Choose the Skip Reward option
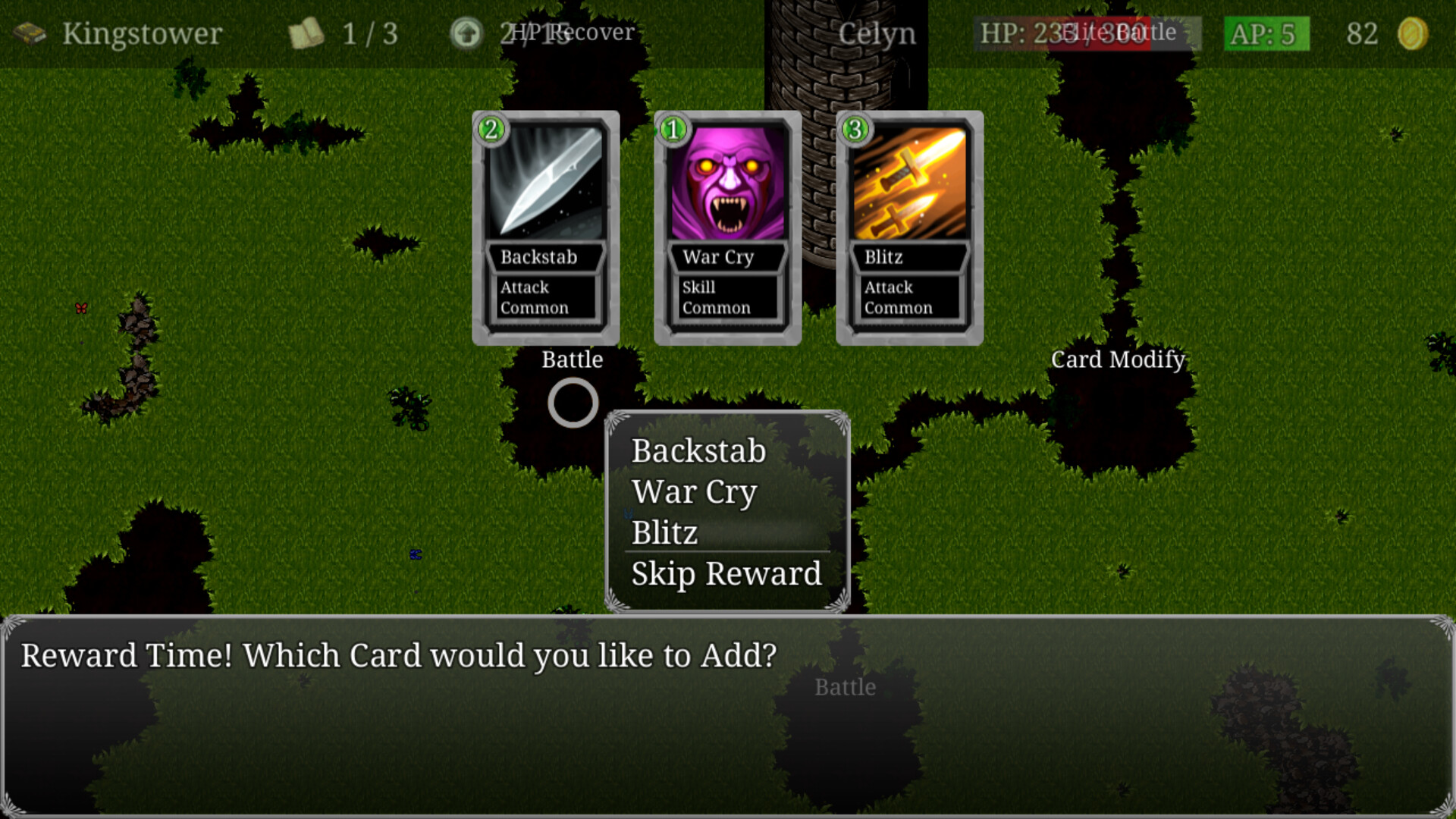Screen dimensions: 1456x819 724,574
